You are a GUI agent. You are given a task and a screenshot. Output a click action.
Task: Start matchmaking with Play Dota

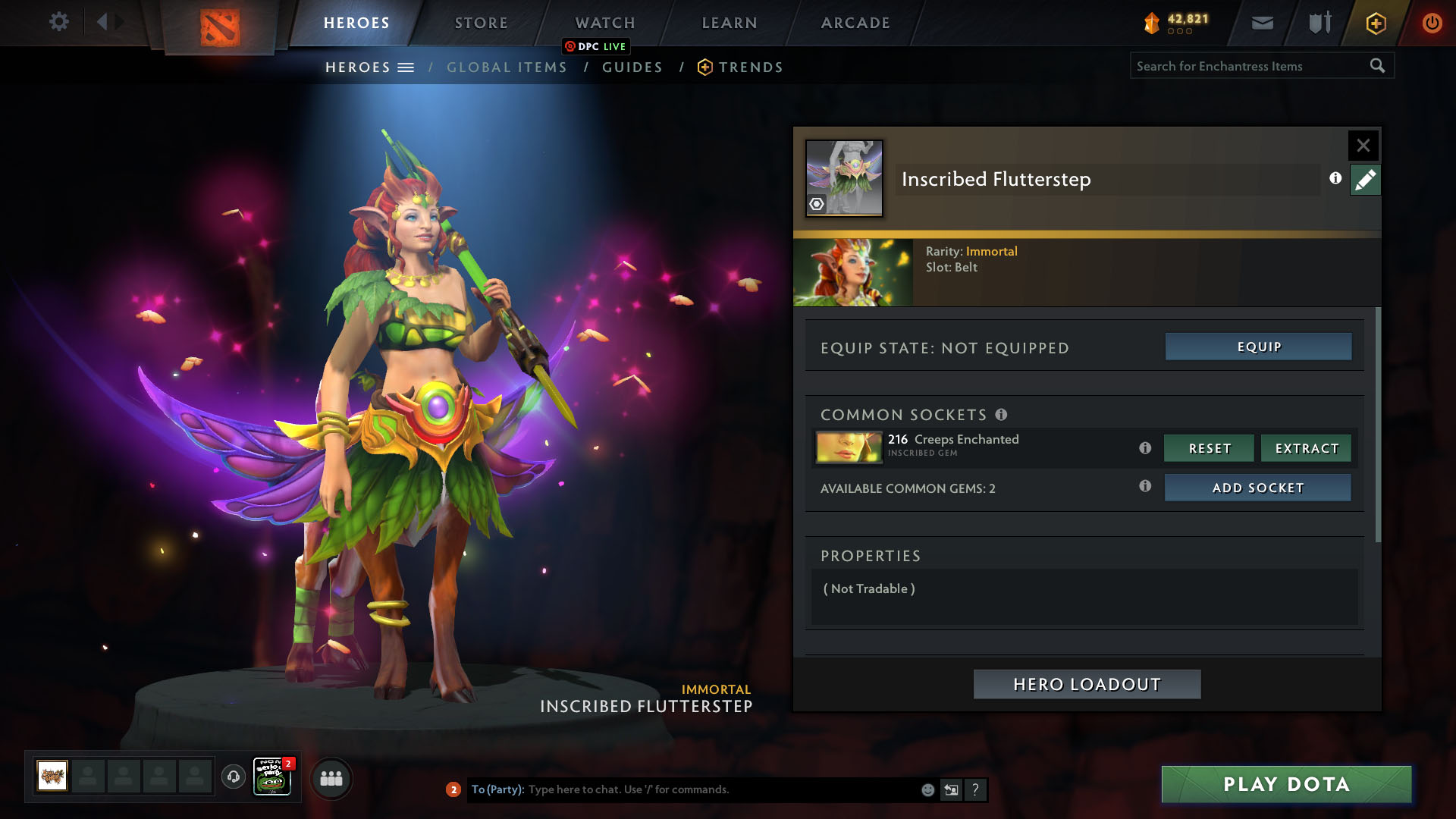point(1286,784)
